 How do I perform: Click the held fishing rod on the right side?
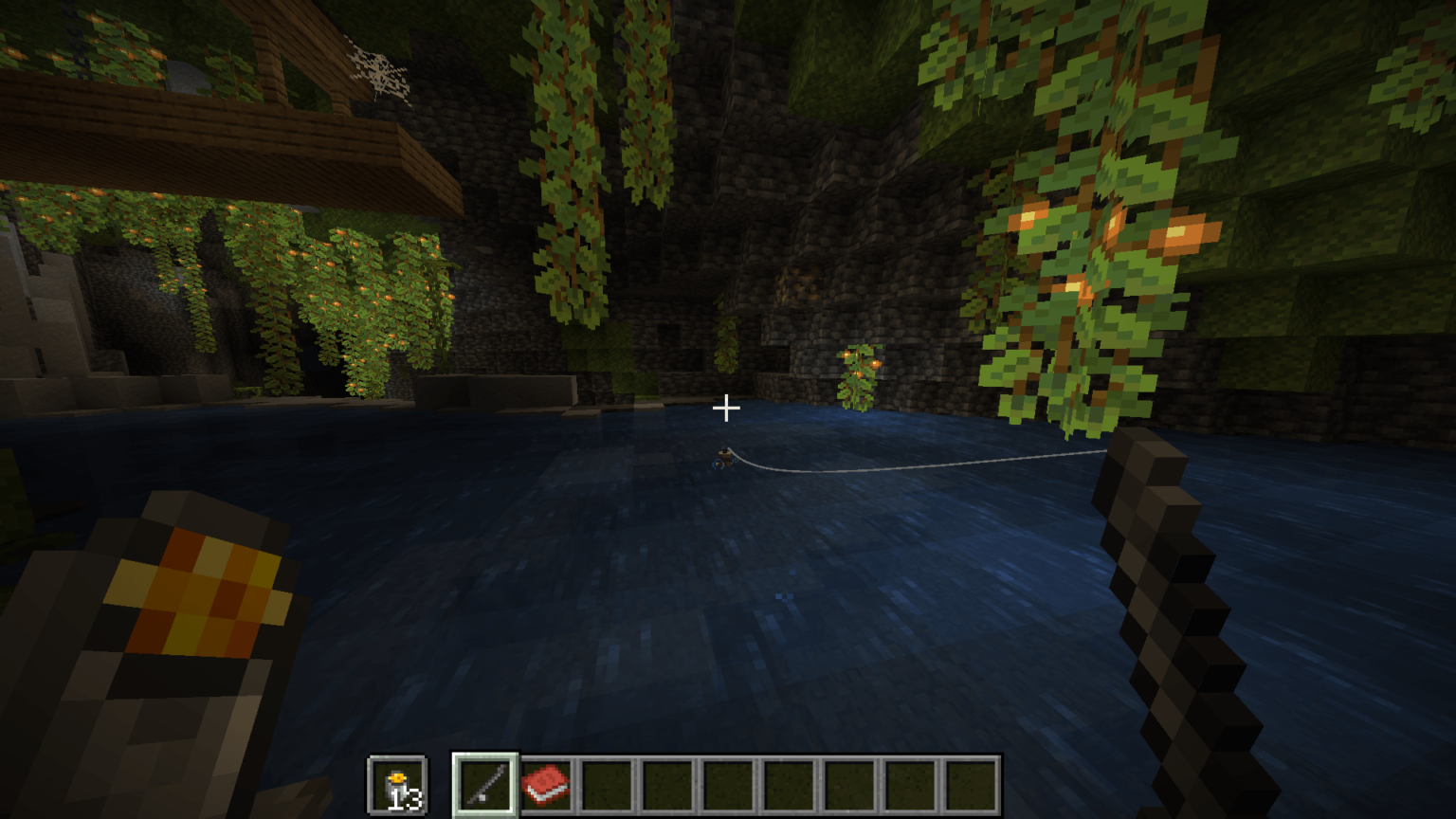[1166, 588]
